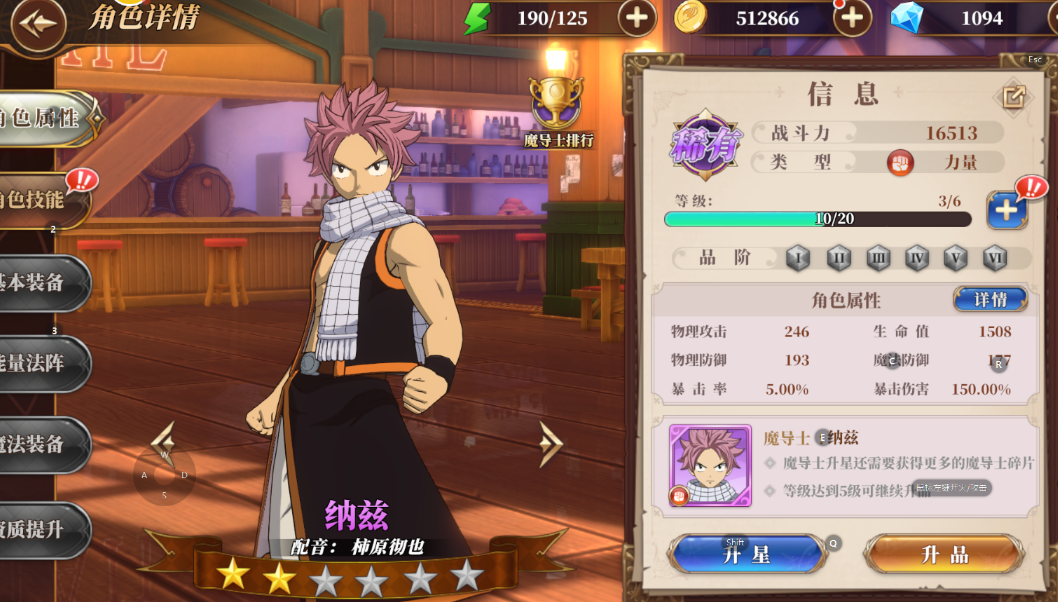Image resolution: width=1058 pixels, height=602 pixels.
Task: Click the 升星 star upgrade button
Action: click(746, 554)
